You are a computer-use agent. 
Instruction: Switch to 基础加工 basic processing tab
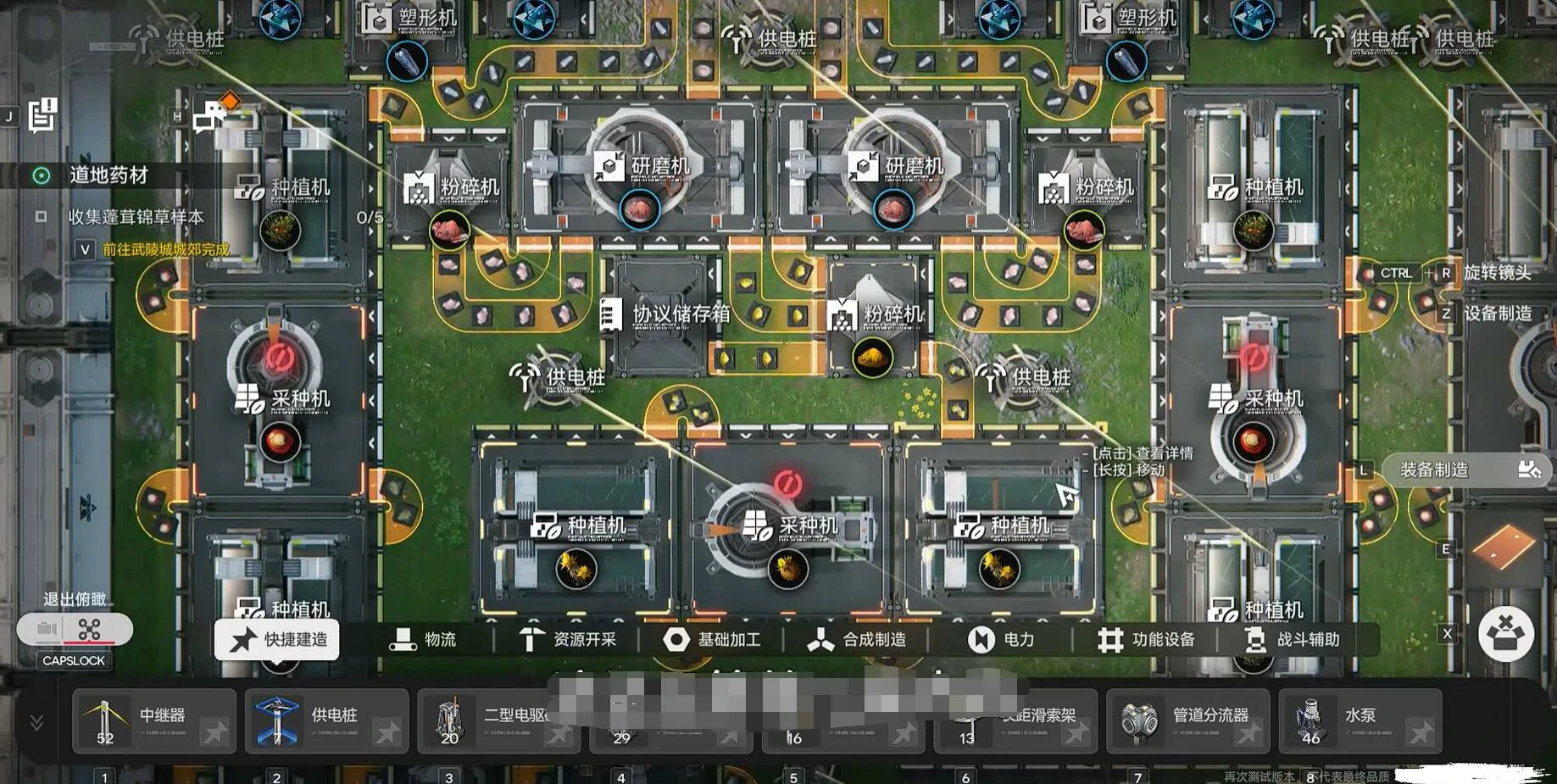coord(712,640)
